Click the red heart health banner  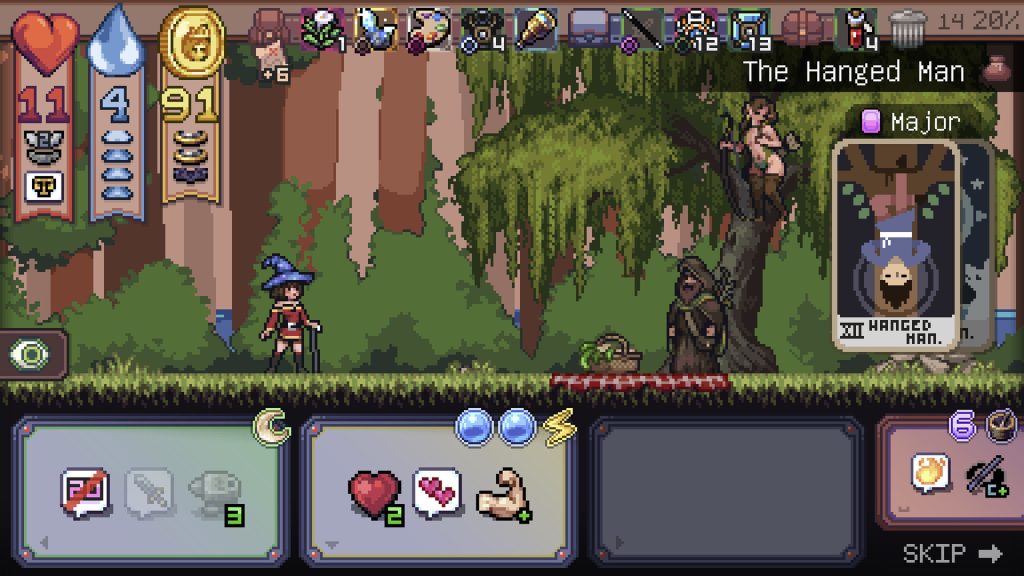click(x=44, y=110)
